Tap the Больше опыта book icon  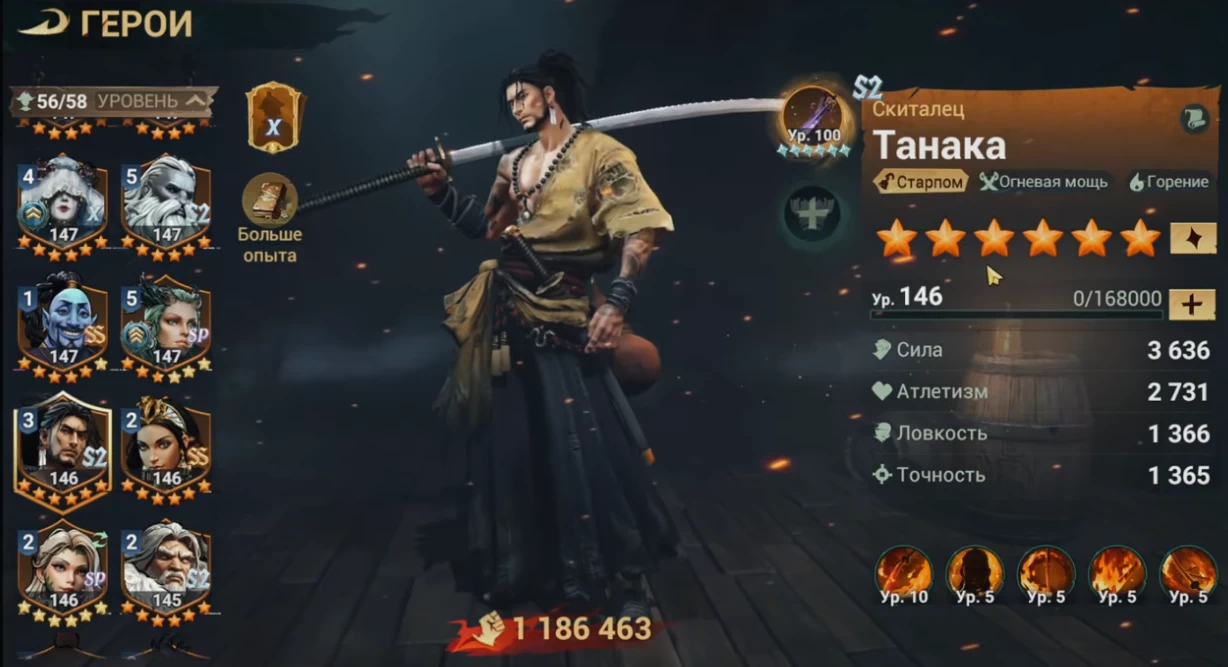[270, 199]
